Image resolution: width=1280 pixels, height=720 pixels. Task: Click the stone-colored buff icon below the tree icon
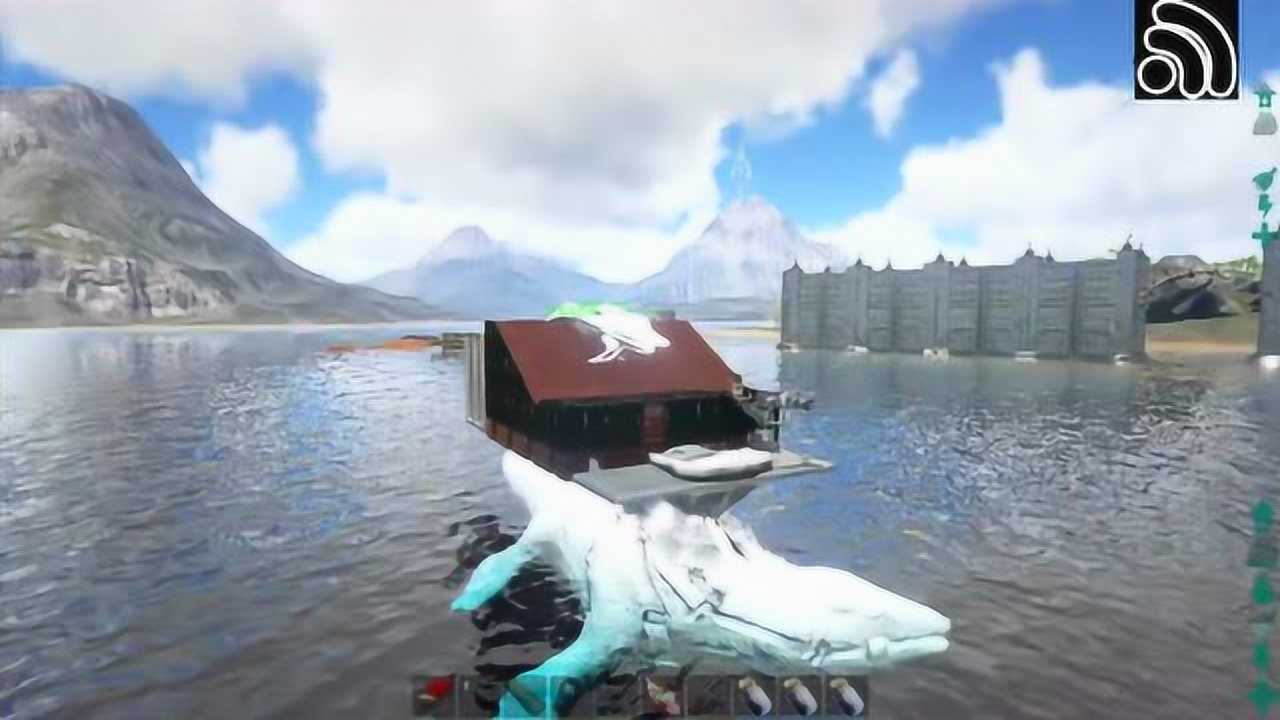[1262, 123]
